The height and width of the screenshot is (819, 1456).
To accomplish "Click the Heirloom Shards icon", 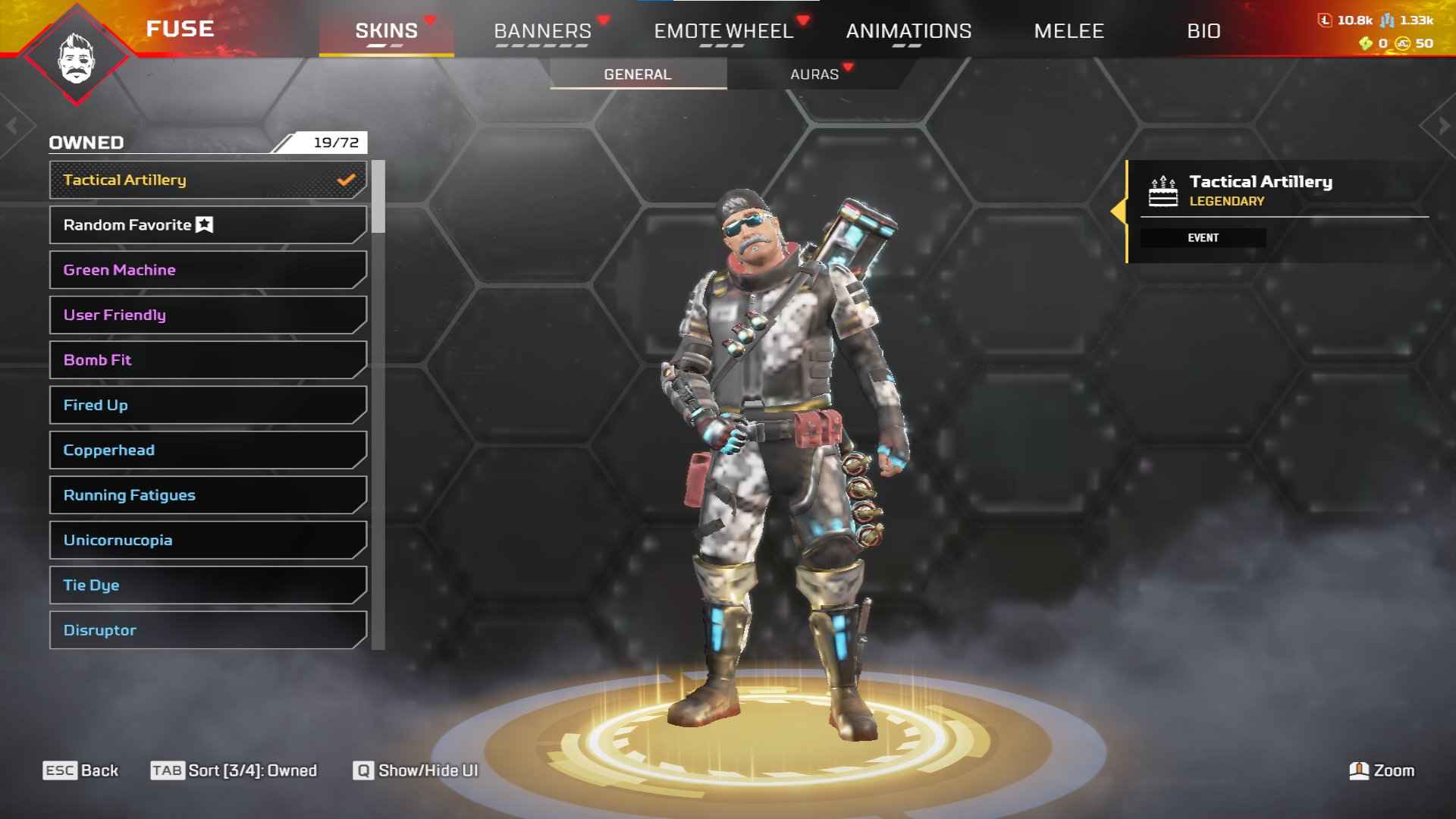I will [1365, 43].
